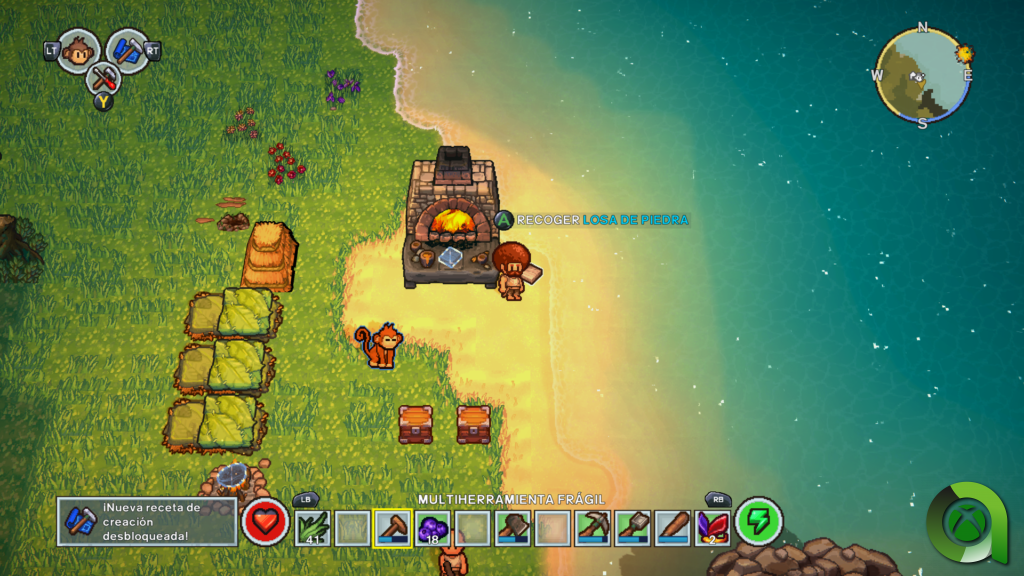Select the red and purple petals slot
The width and height of the screenshot is (1024, 576).
click(x=712, y=527)
